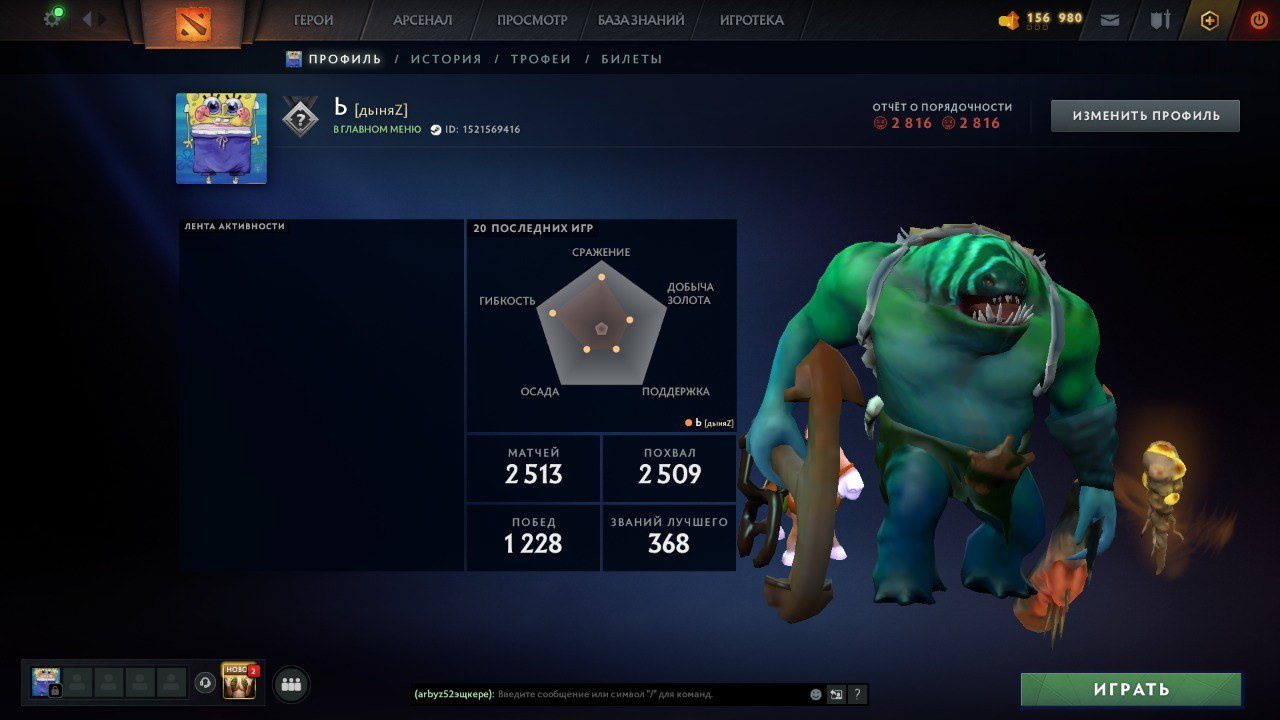Open the emoticon smiley in chat bar
Screen dimensions: 1280x720
tap(814, 693)
